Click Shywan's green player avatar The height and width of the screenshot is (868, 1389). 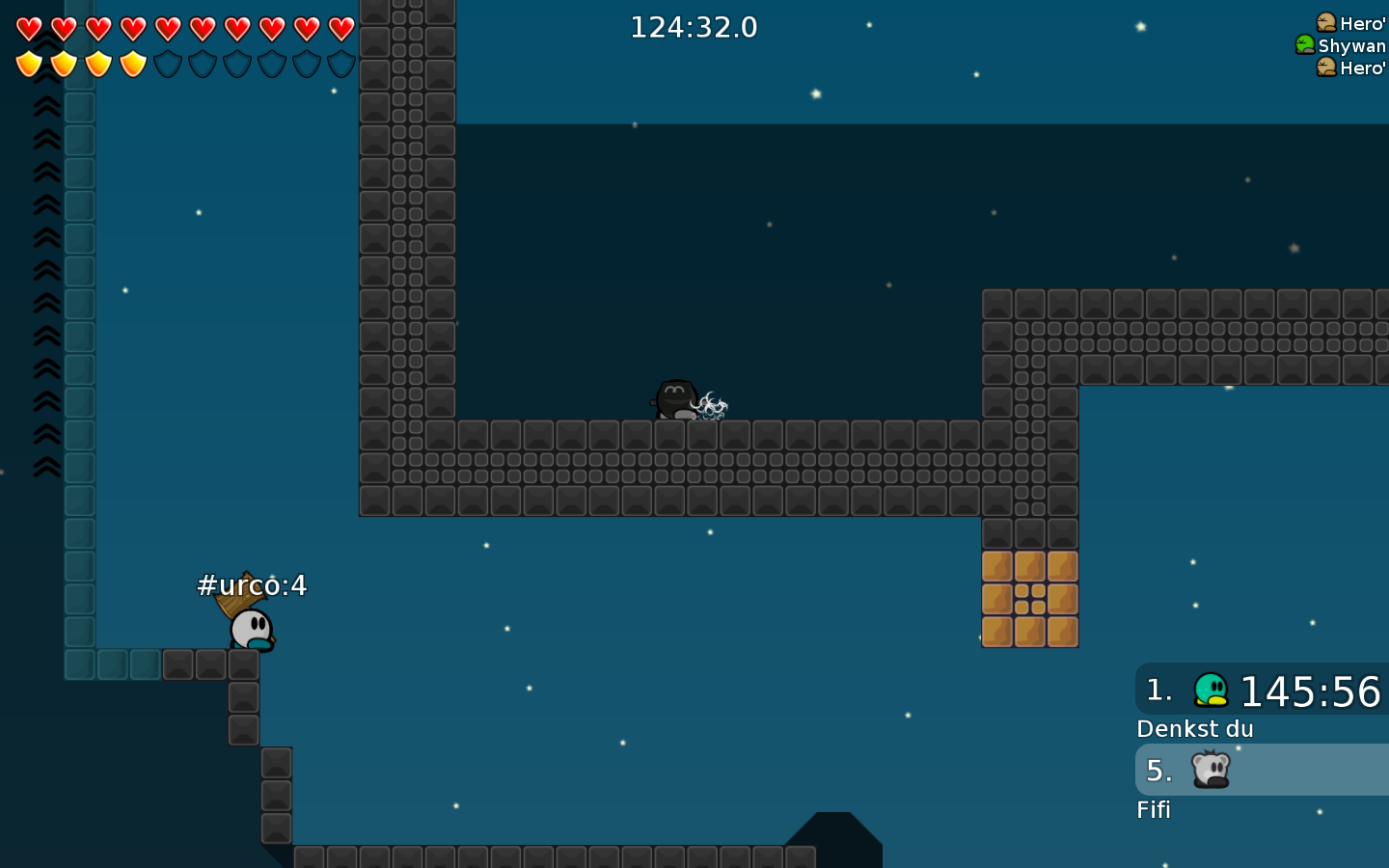pyautogui.click(x=1304, y=45)
